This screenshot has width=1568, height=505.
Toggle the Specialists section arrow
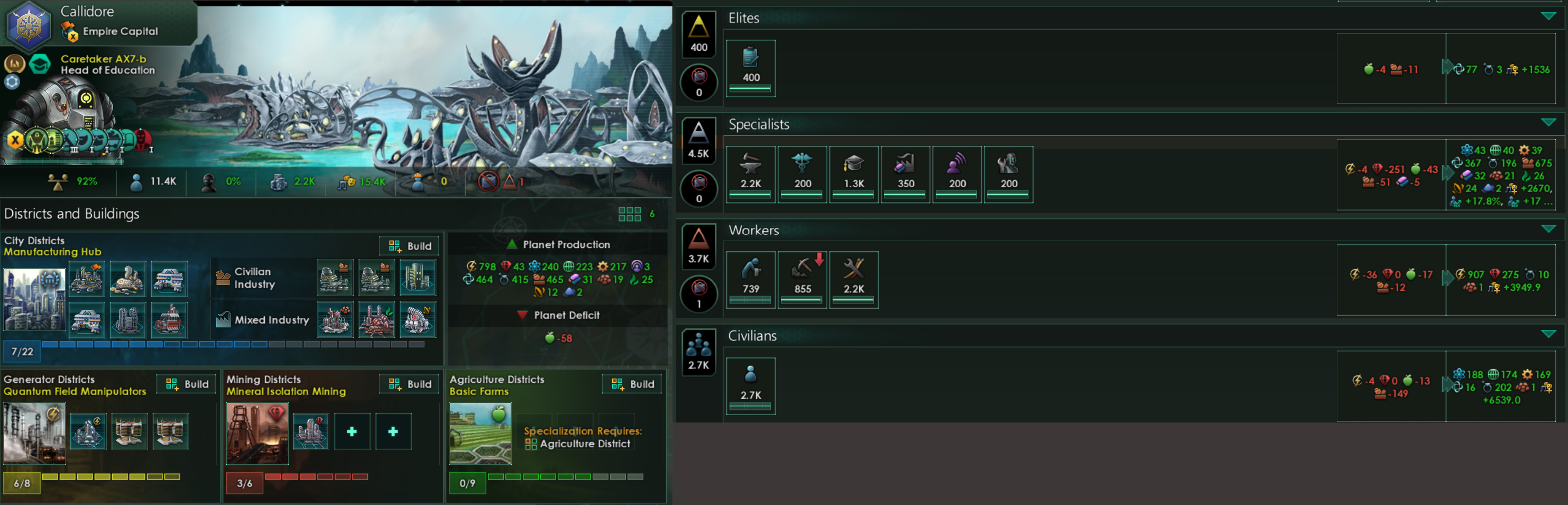[1548, 123]
